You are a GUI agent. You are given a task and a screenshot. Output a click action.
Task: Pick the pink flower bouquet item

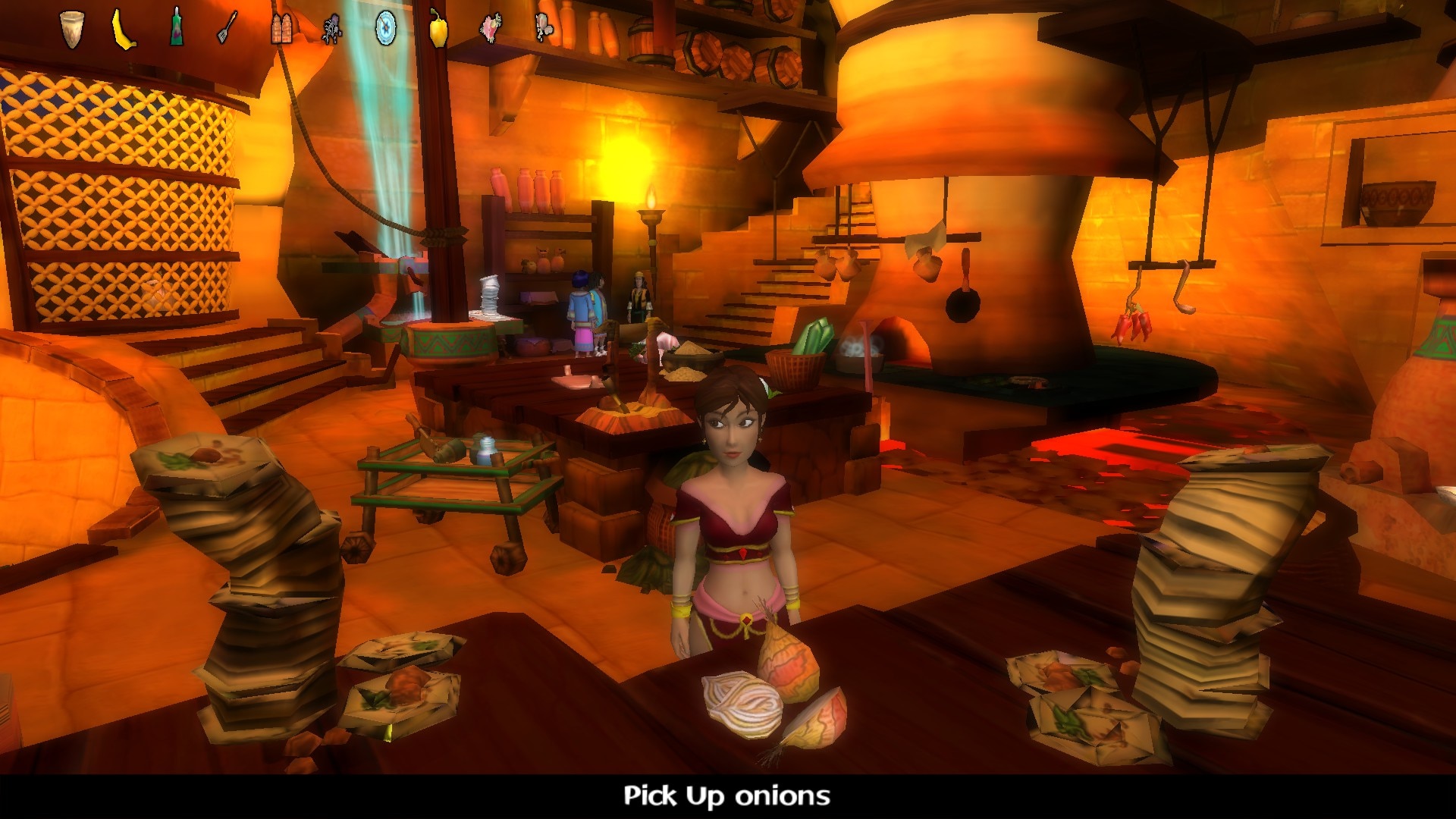pyautogui.click(x=490, y=29)
